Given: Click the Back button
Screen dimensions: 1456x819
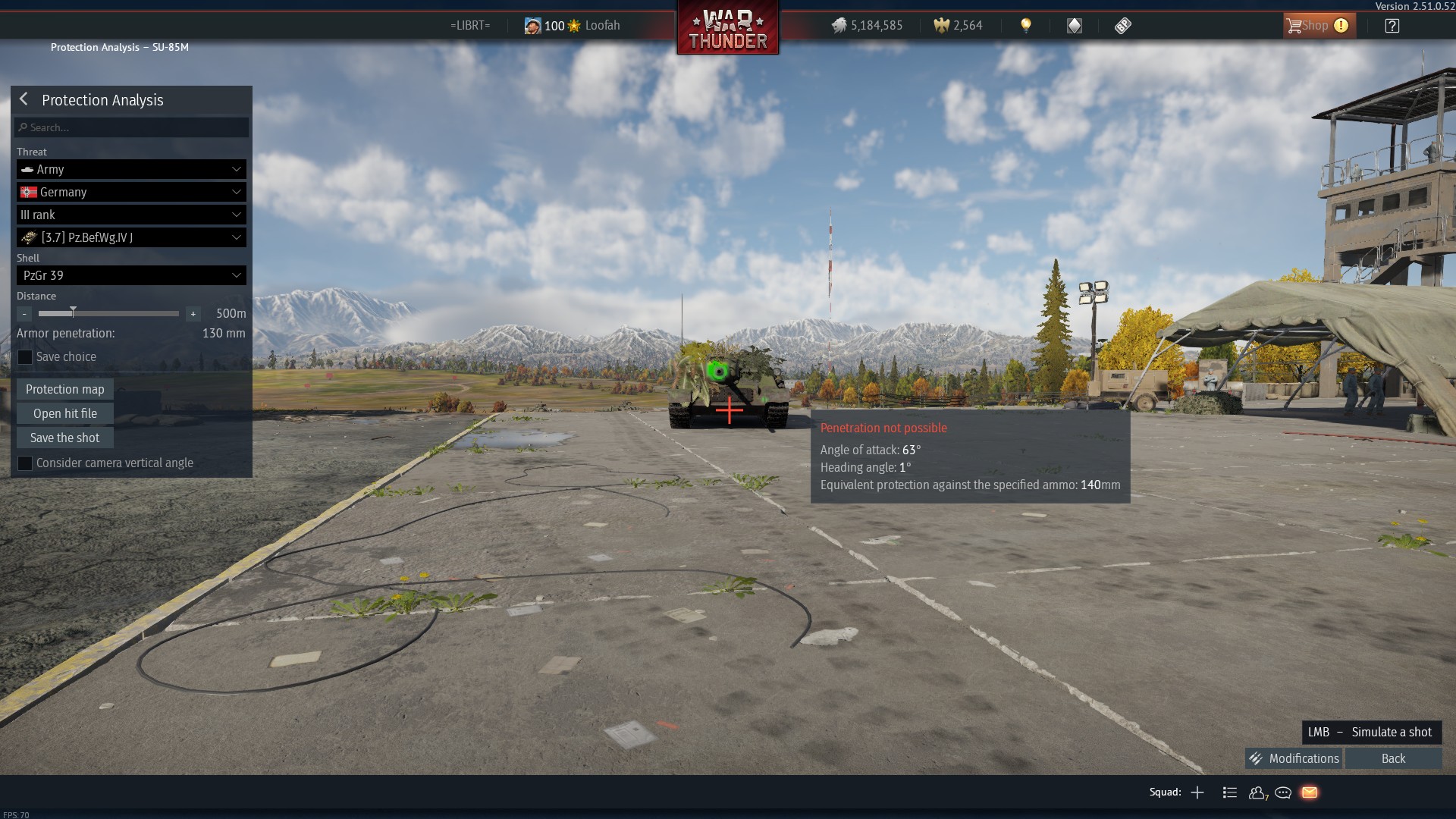Looking at the screenshot, I should tap(1393, 758).
